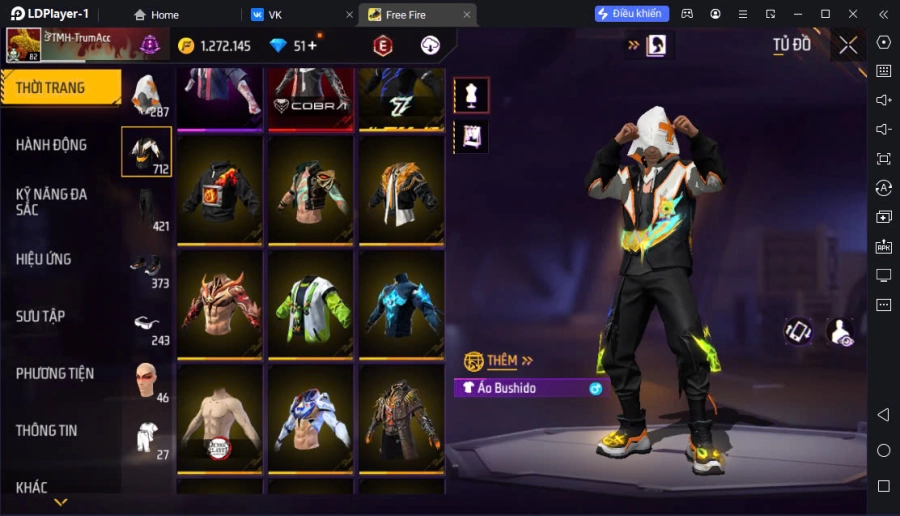
Task: Close the Tủ Đồ wardrobe screen
Action: (848, 45)
